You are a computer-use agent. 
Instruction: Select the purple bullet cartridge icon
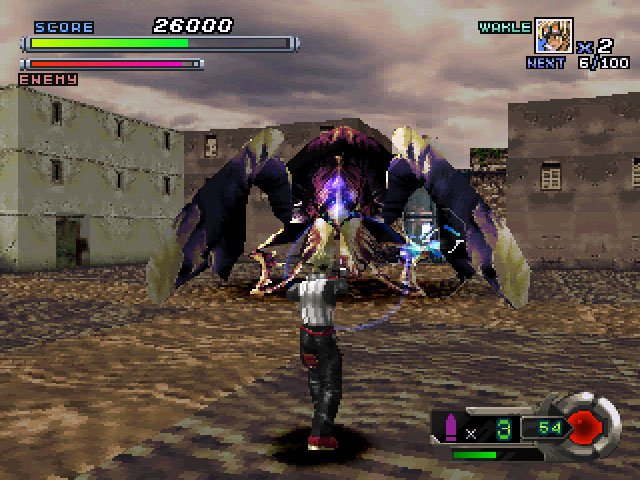[x=450, y=429]
